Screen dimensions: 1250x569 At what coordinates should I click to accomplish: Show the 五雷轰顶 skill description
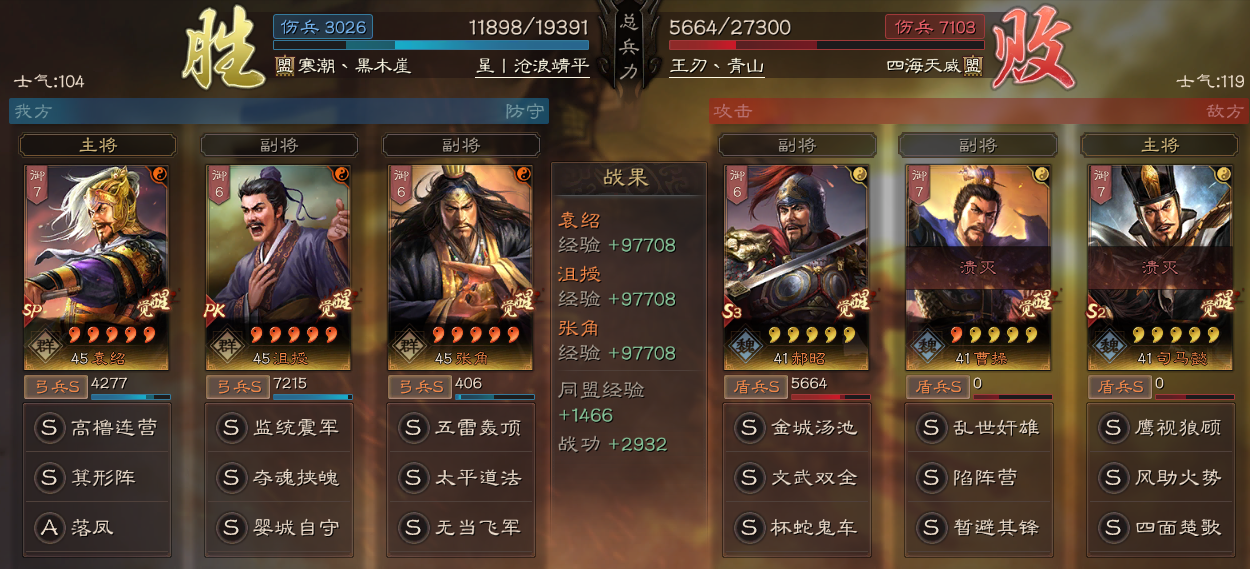(460, 428)
